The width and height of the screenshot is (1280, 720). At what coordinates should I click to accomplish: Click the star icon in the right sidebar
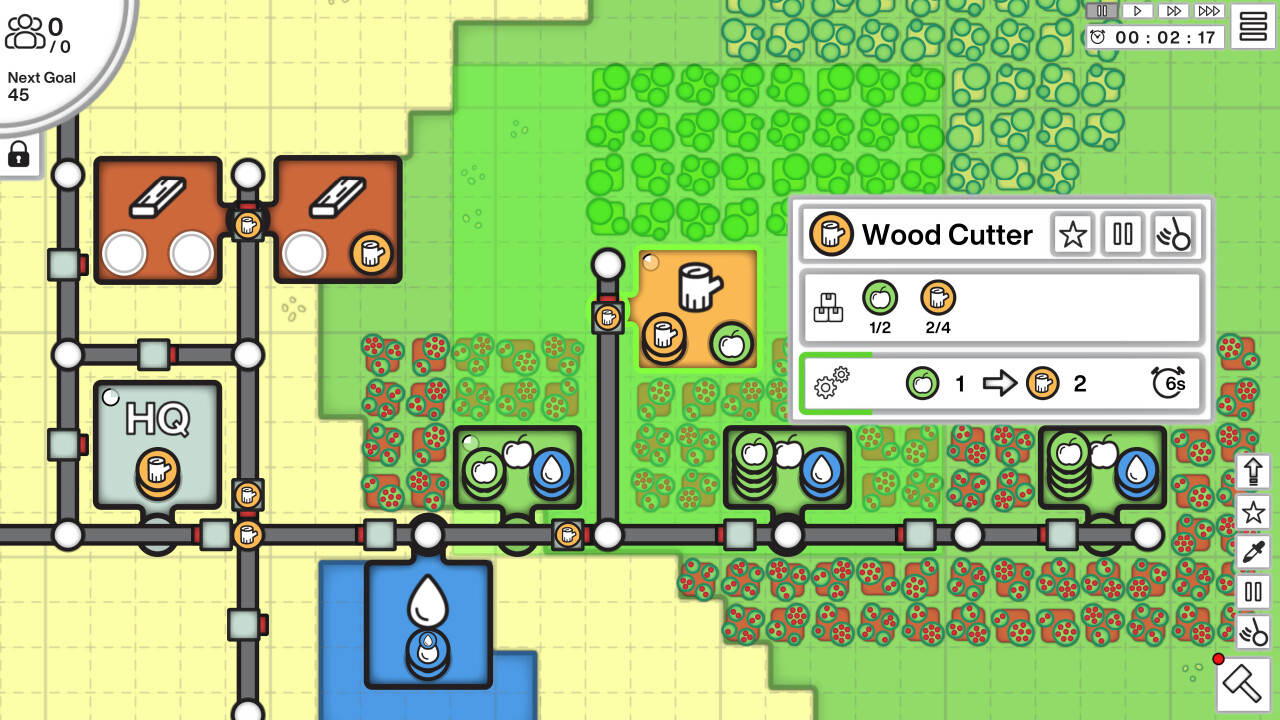click(x=1251, y=511)
